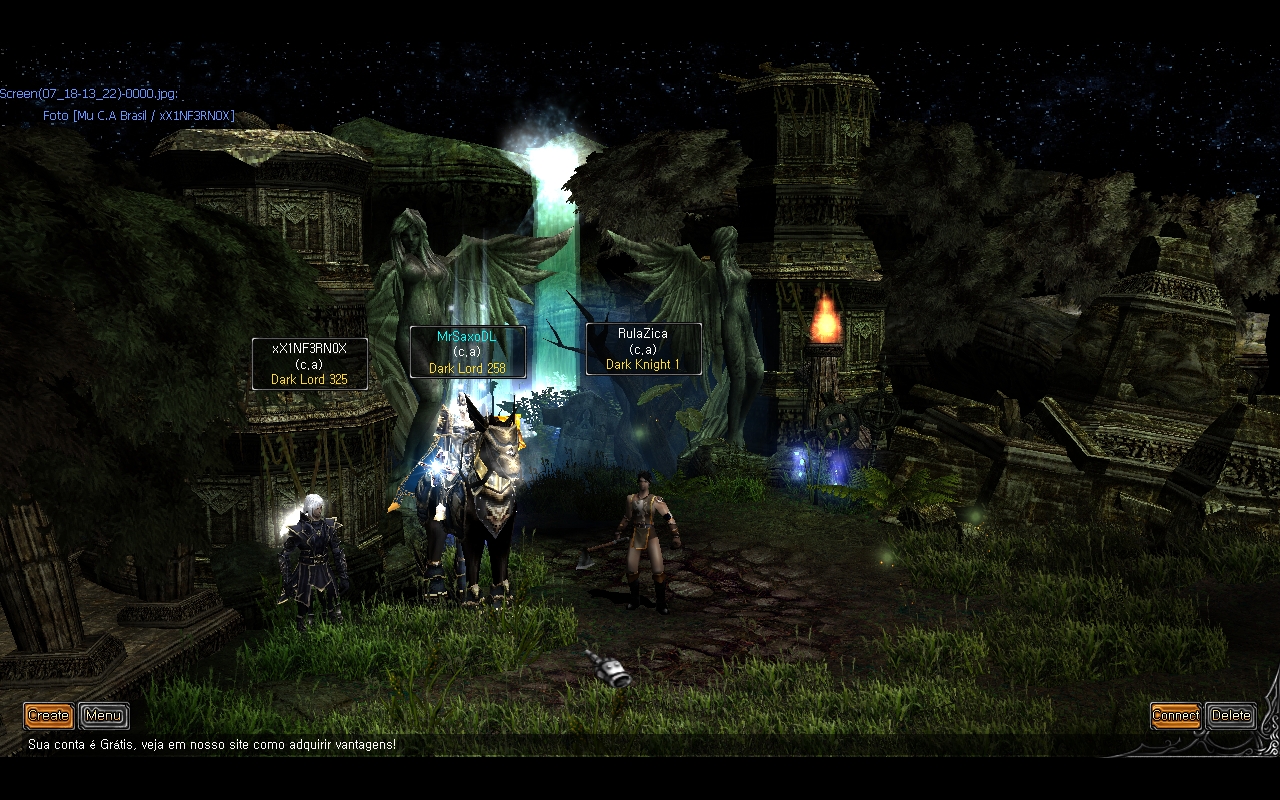Image resolution: width=1280 pixels, height=800 pixels.
Task: Delete the selected character
Action: click(x=1230, y=715)
